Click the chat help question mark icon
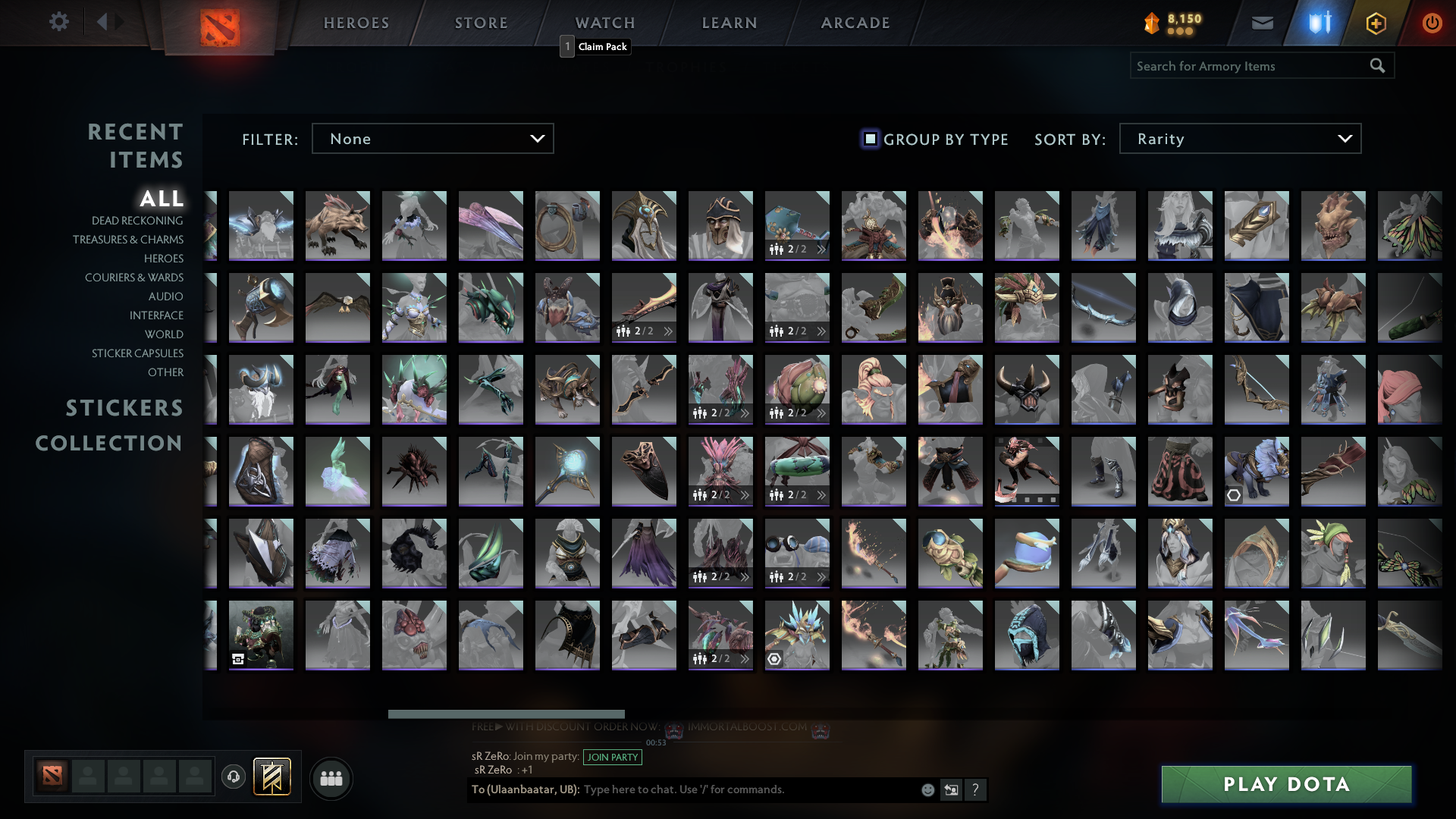The width and height of the screenshot is (1456, 819). point(976,789)
